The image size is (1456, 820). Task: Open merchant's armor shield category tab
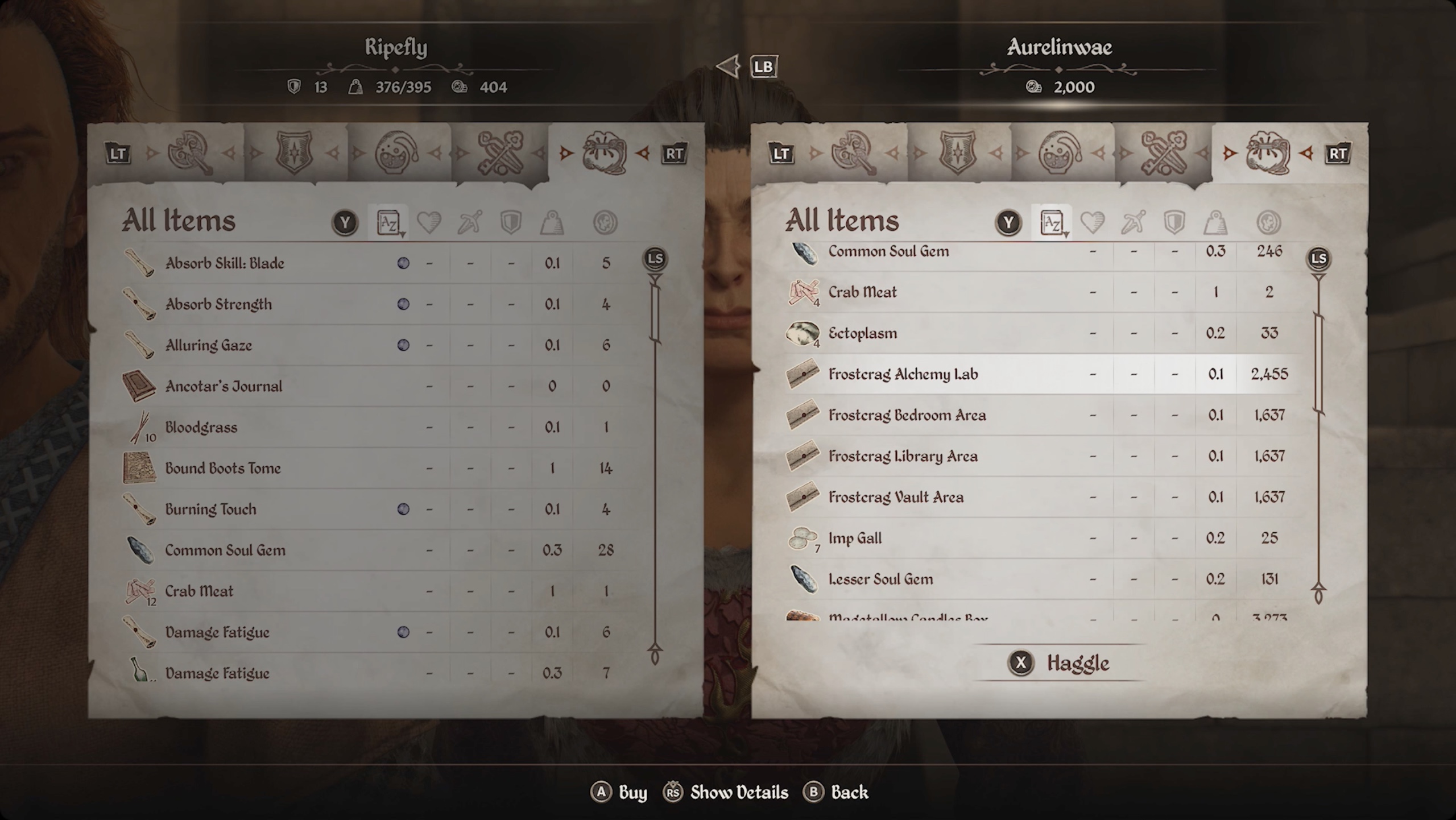pyautogui.click(x=957, y=153)
